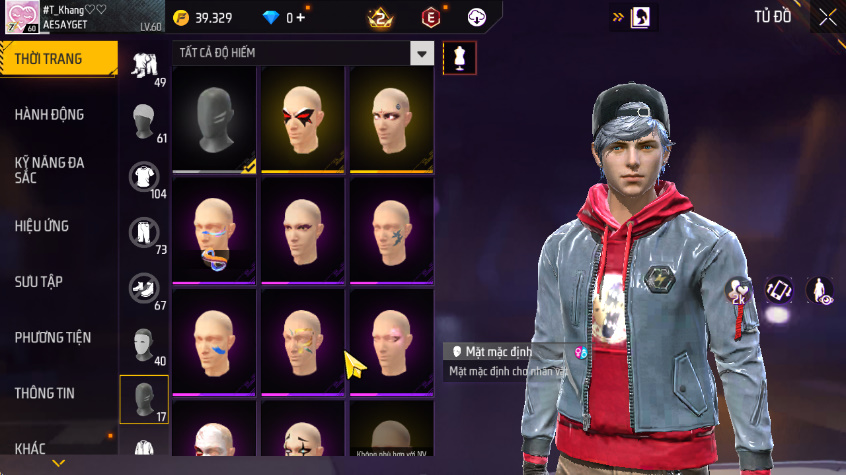The height and width of the screenshot is (475, 846).
Task: Open the rarity filter dropdown
Action: (x=423, y=54)
